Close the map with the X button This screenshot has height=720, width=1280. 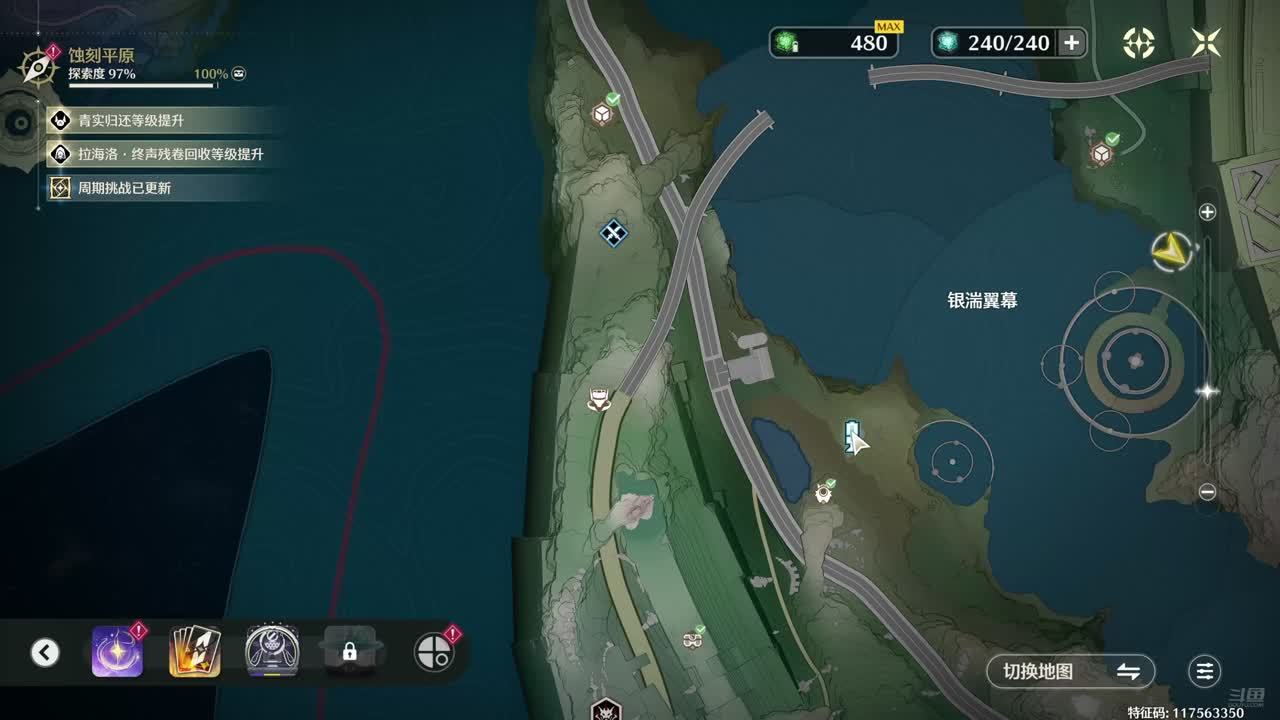point(1206,42)
